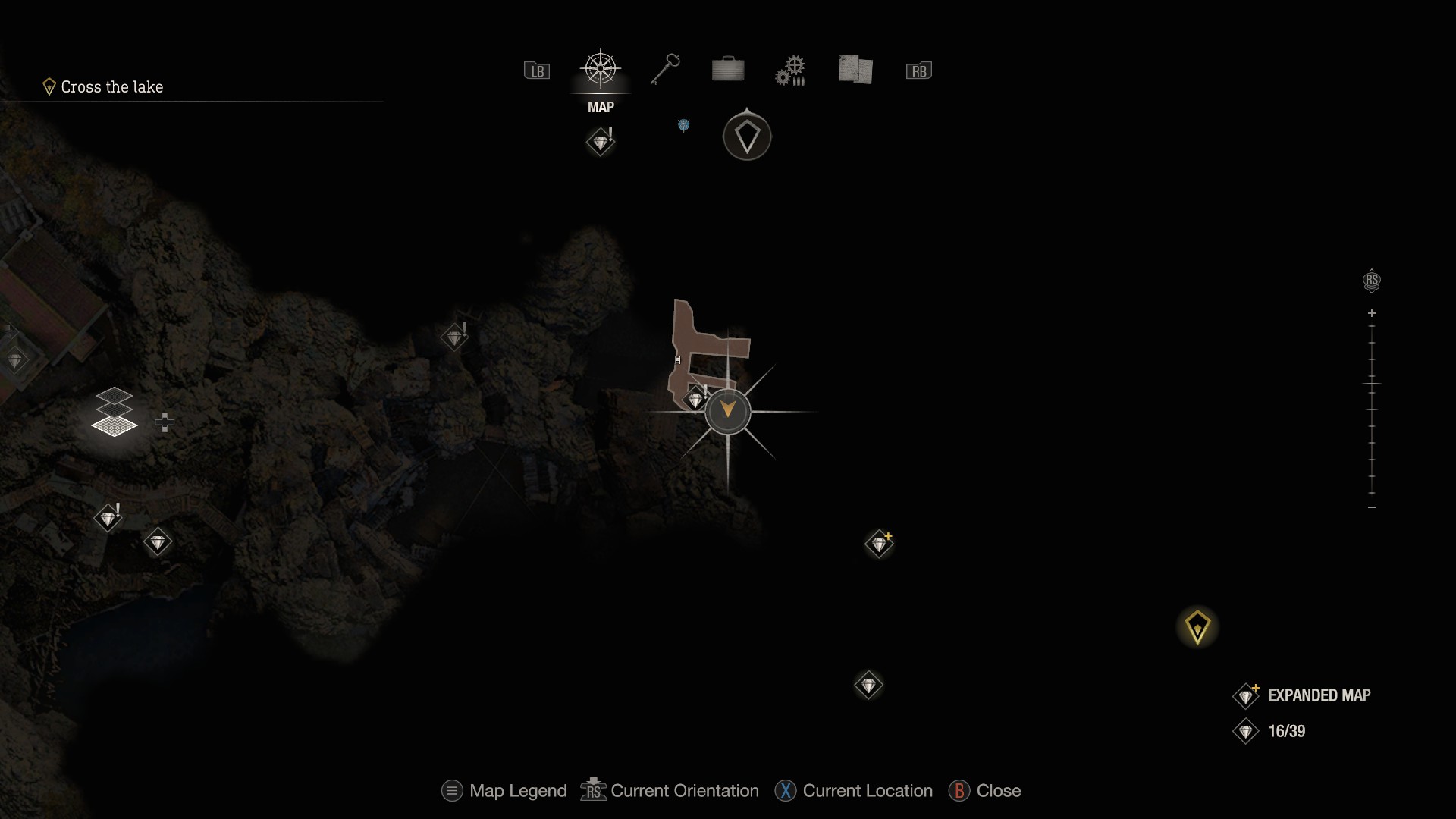This screenshot has height=819, width=1456.
Task: Choose the Current Location option
Action: [854, 791]
